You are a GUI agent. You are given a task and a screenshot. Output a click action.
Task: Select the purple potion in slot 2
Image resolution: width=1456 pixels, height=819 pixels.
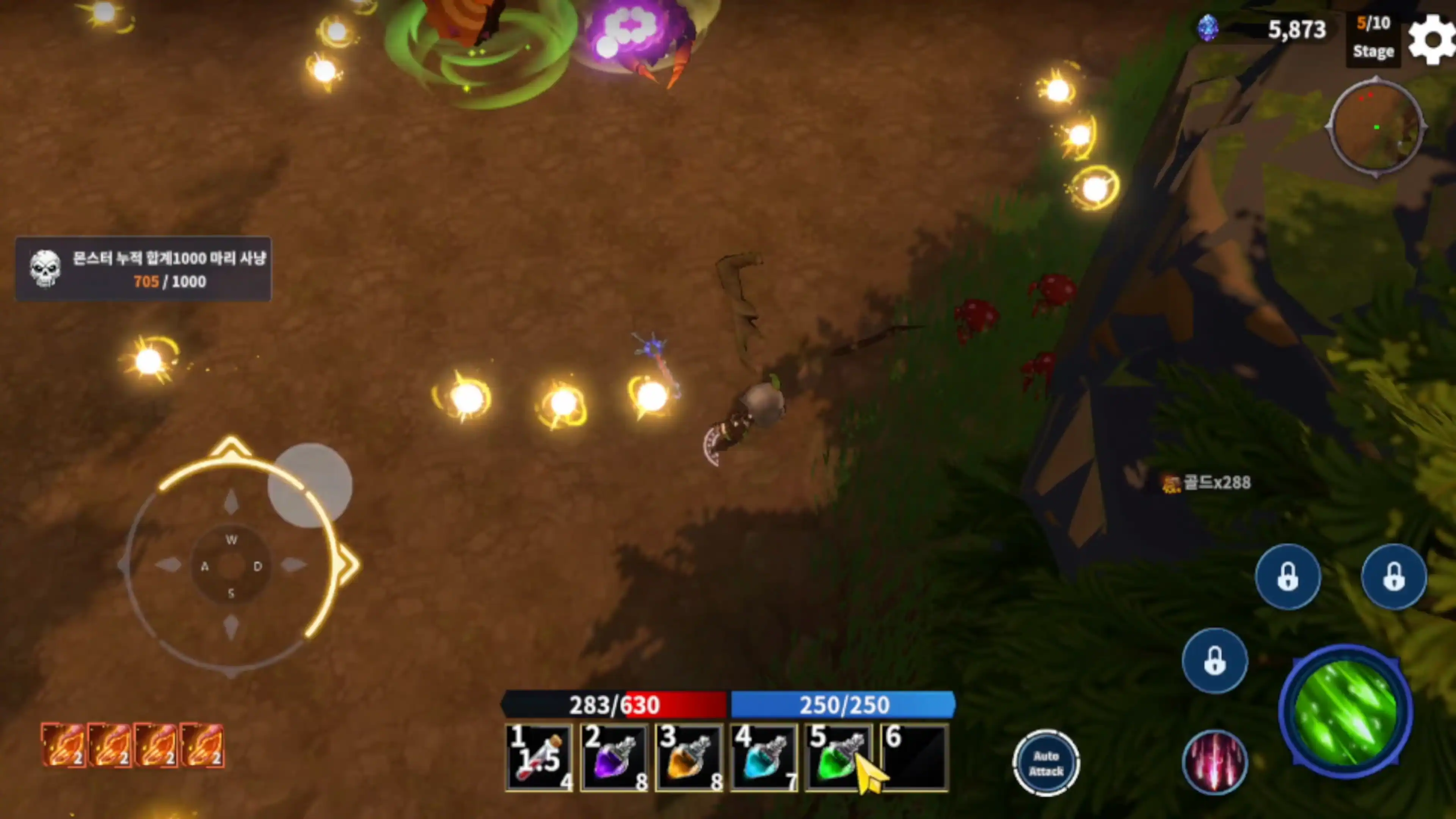(614, 758)
